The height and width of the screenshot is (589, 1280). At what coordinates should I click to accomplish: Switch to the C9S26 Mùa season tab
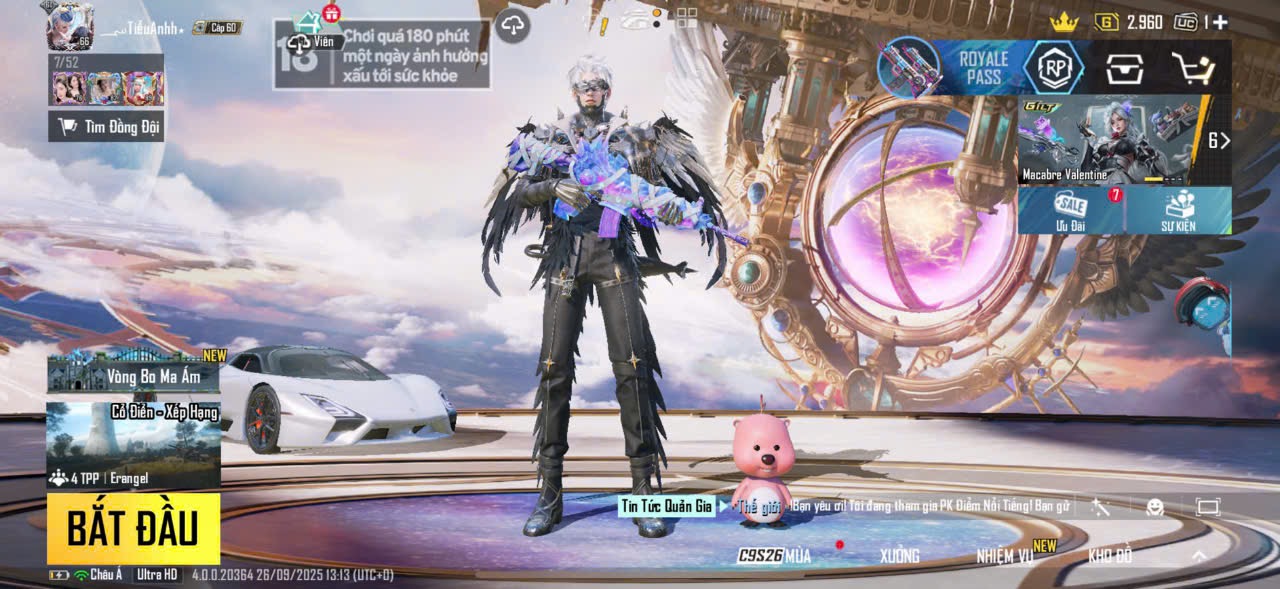[775, 556]
